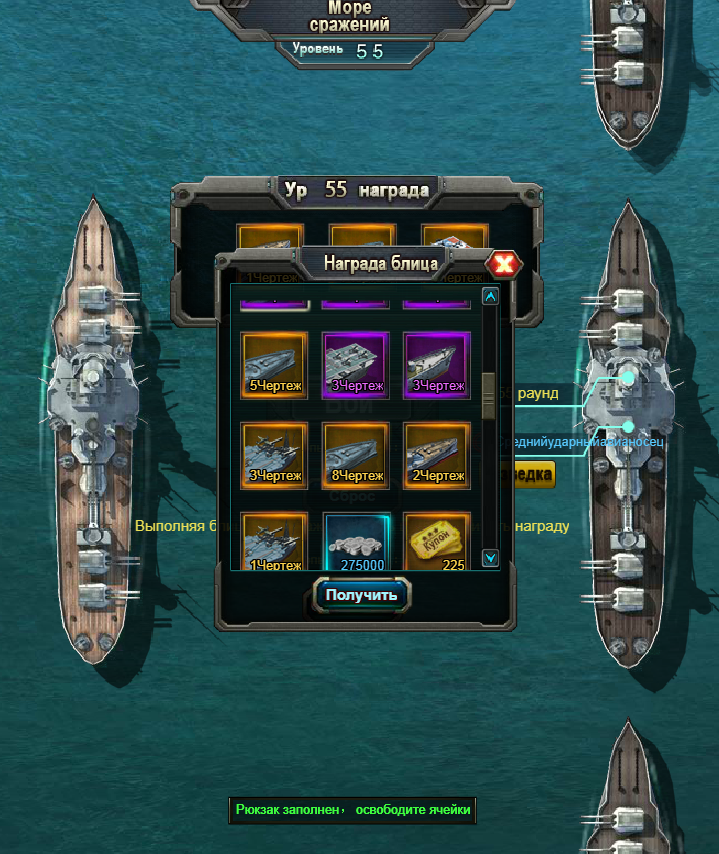Close the Награда блица window
The image size is (719, 854).
(504, 264)
